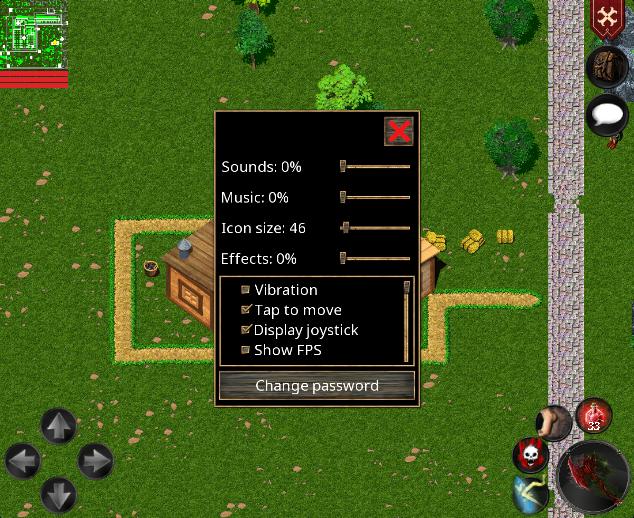
Task: Open the backpack inventory
Action: click(607, 67)
